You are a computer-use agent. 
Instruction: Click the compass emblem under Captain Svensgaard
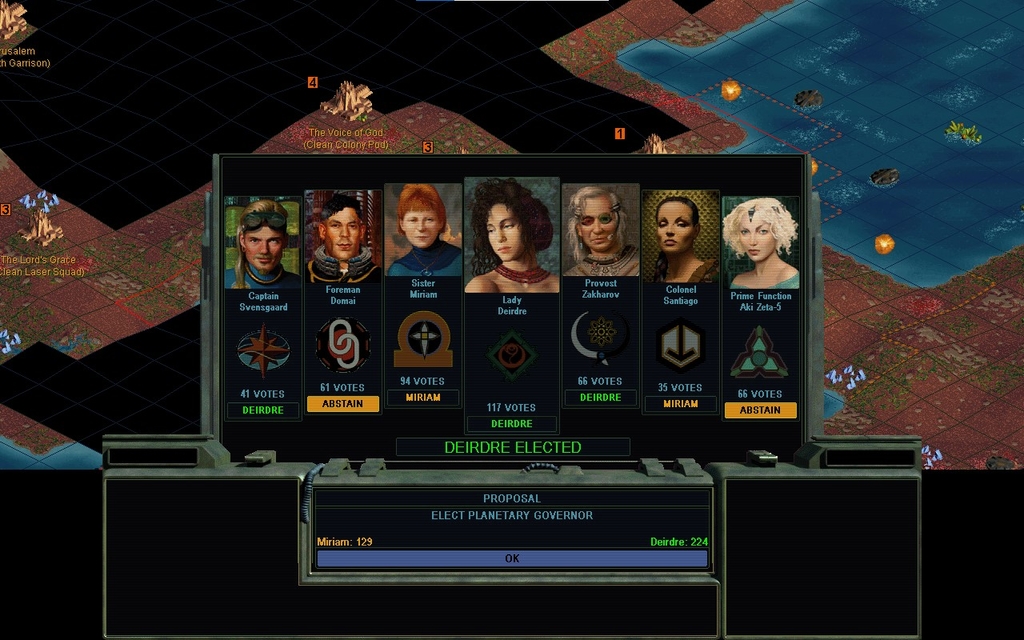[263, 353]
